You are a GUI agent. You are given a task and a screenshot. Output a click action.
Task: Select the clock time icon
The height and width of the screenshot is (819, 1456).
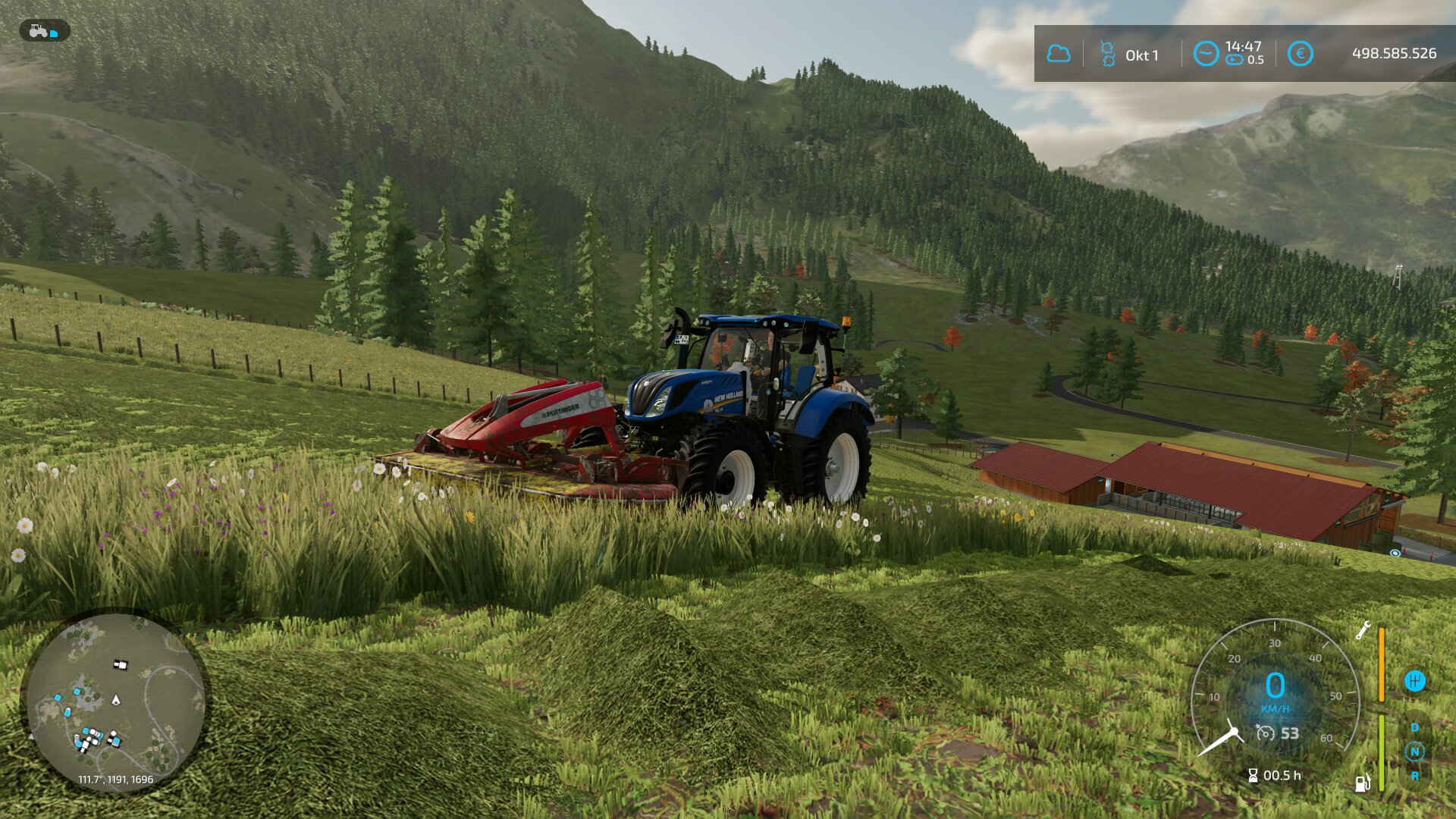[1205, 54]
